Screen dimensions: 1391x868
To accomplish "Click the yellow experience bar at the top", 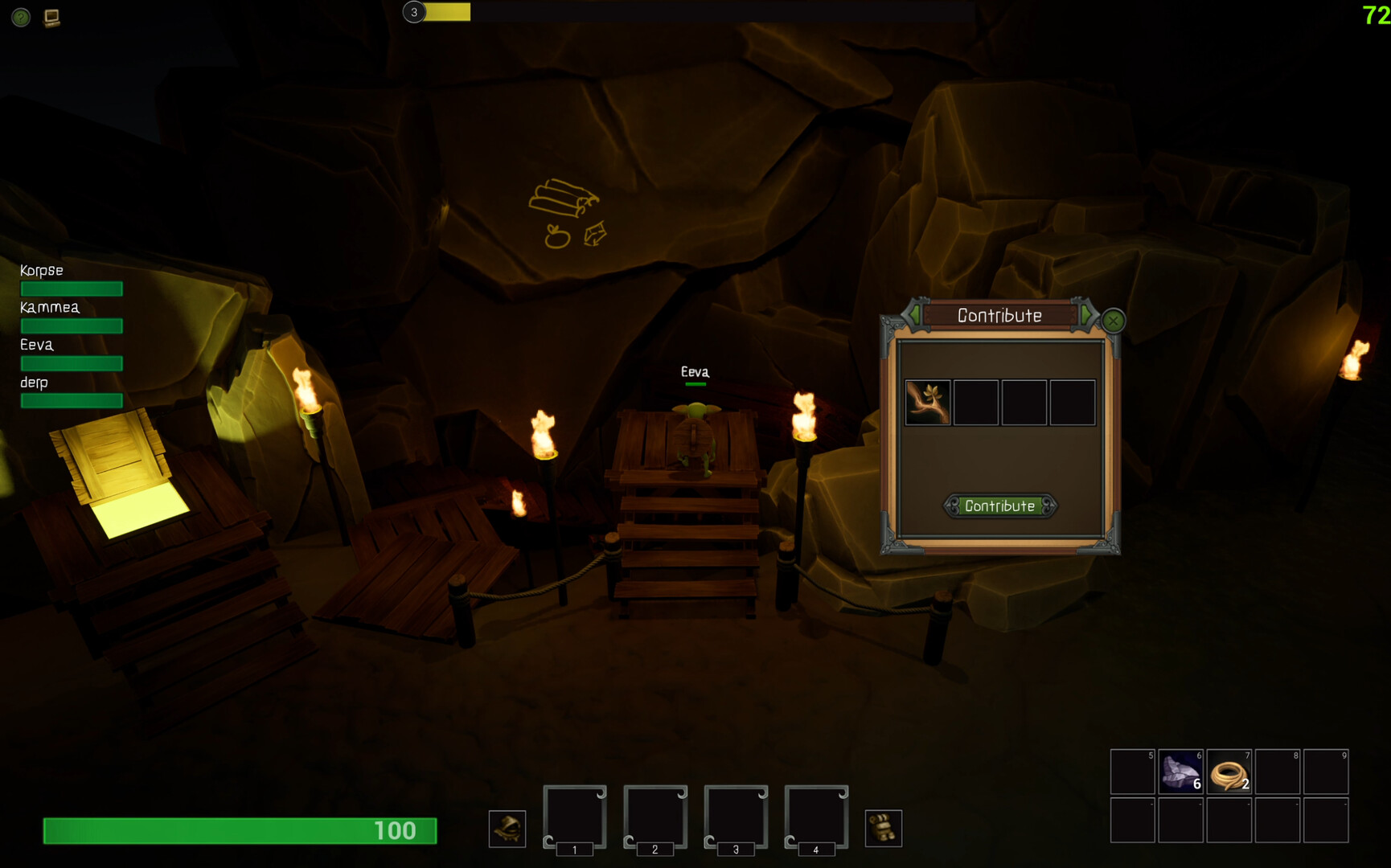I will click(449, 13).
